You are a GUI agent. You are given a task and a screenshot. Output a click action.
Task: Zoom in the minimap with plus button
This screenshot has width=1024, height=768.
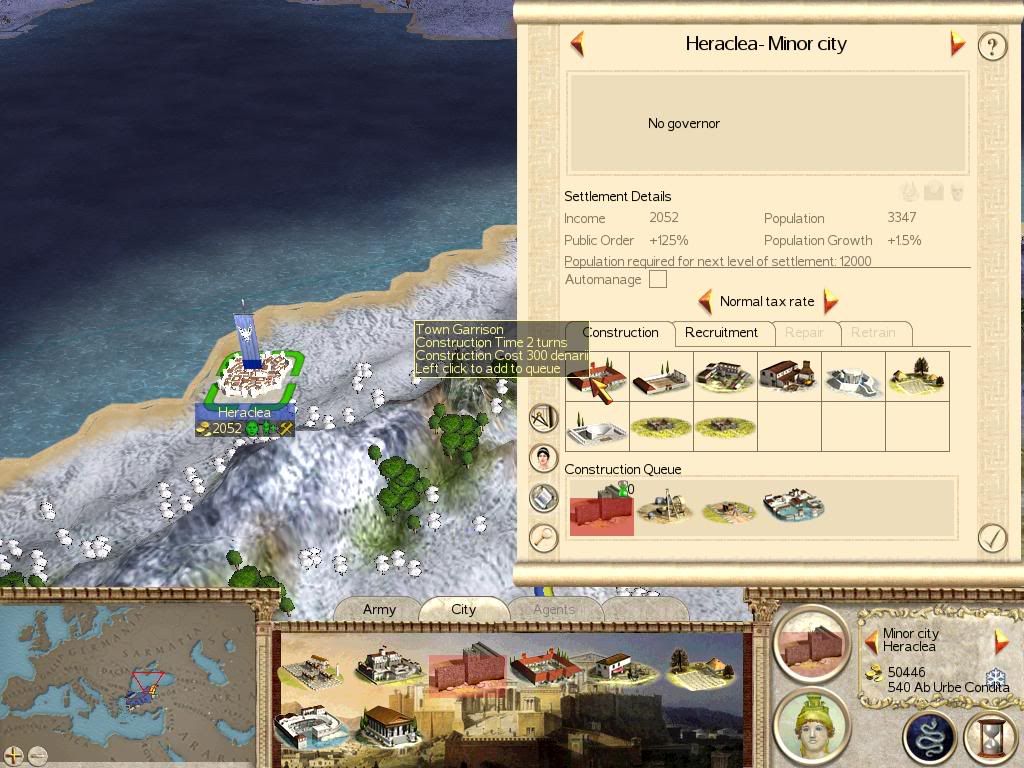[14, 755]
